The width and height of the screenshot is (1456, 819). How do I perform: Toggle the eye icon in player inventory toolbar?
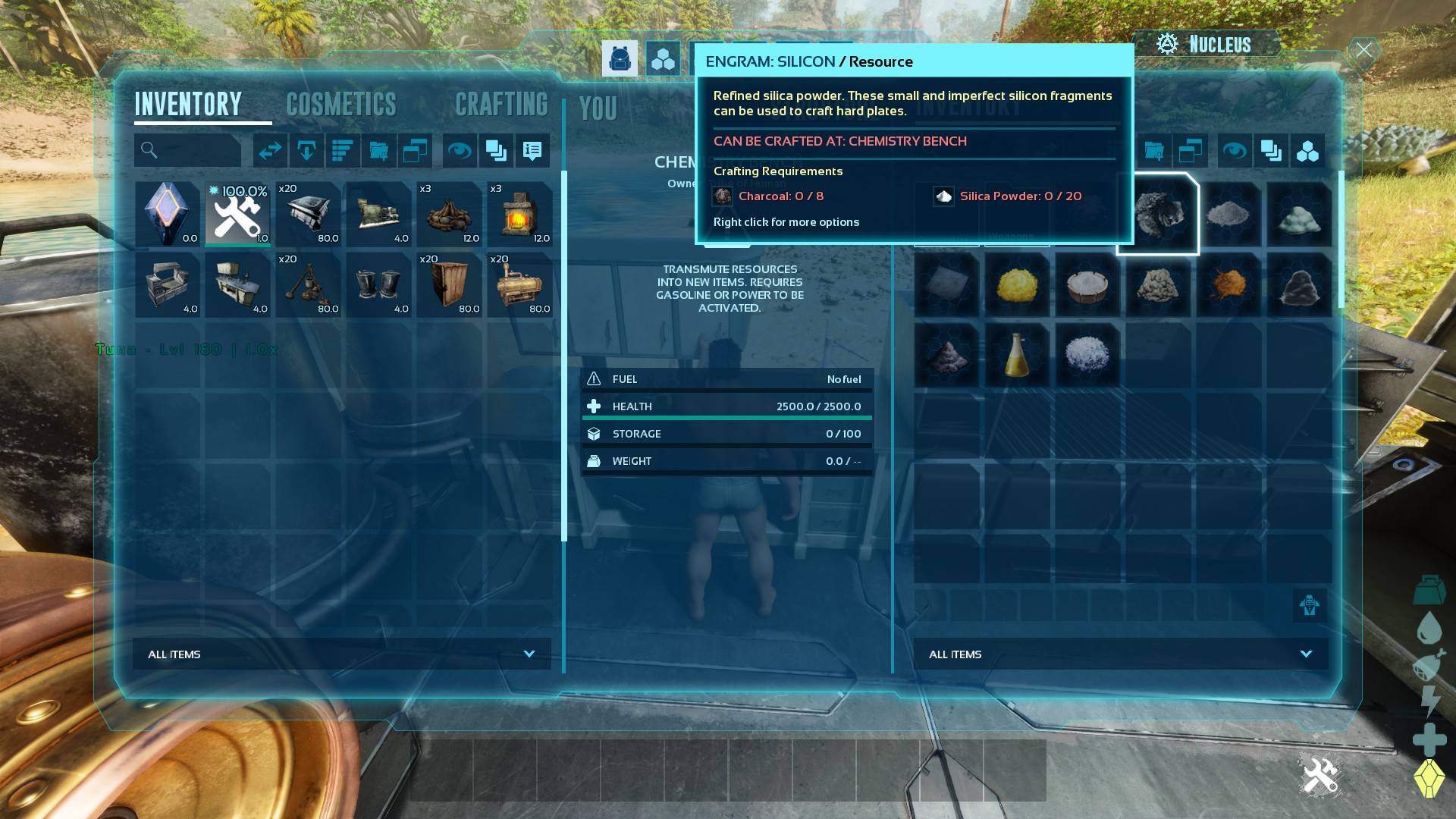click(459, 151)
